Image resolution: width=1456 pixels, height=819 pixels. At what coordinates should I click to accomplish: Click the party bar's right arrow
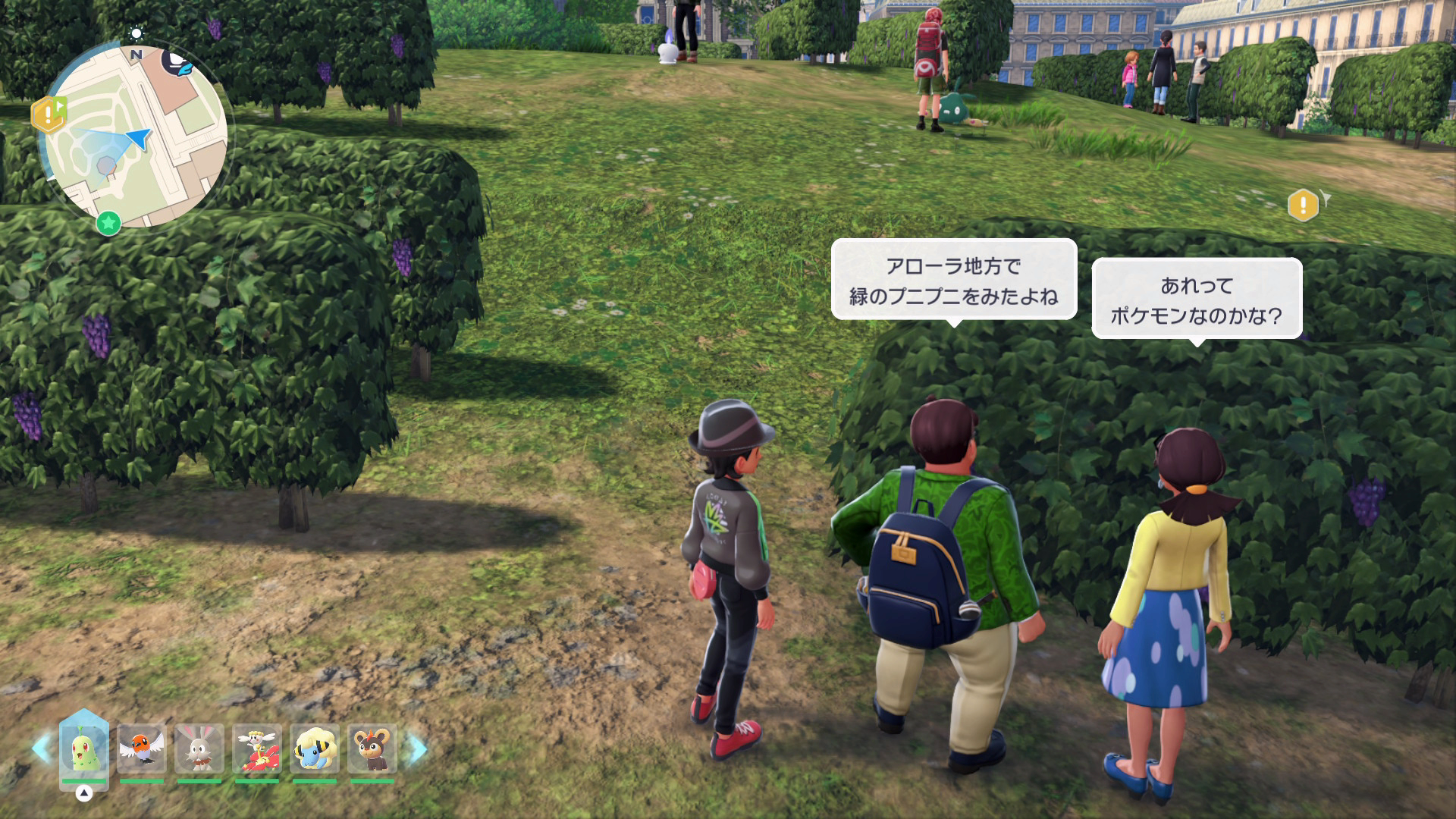[x=418, y=748]
